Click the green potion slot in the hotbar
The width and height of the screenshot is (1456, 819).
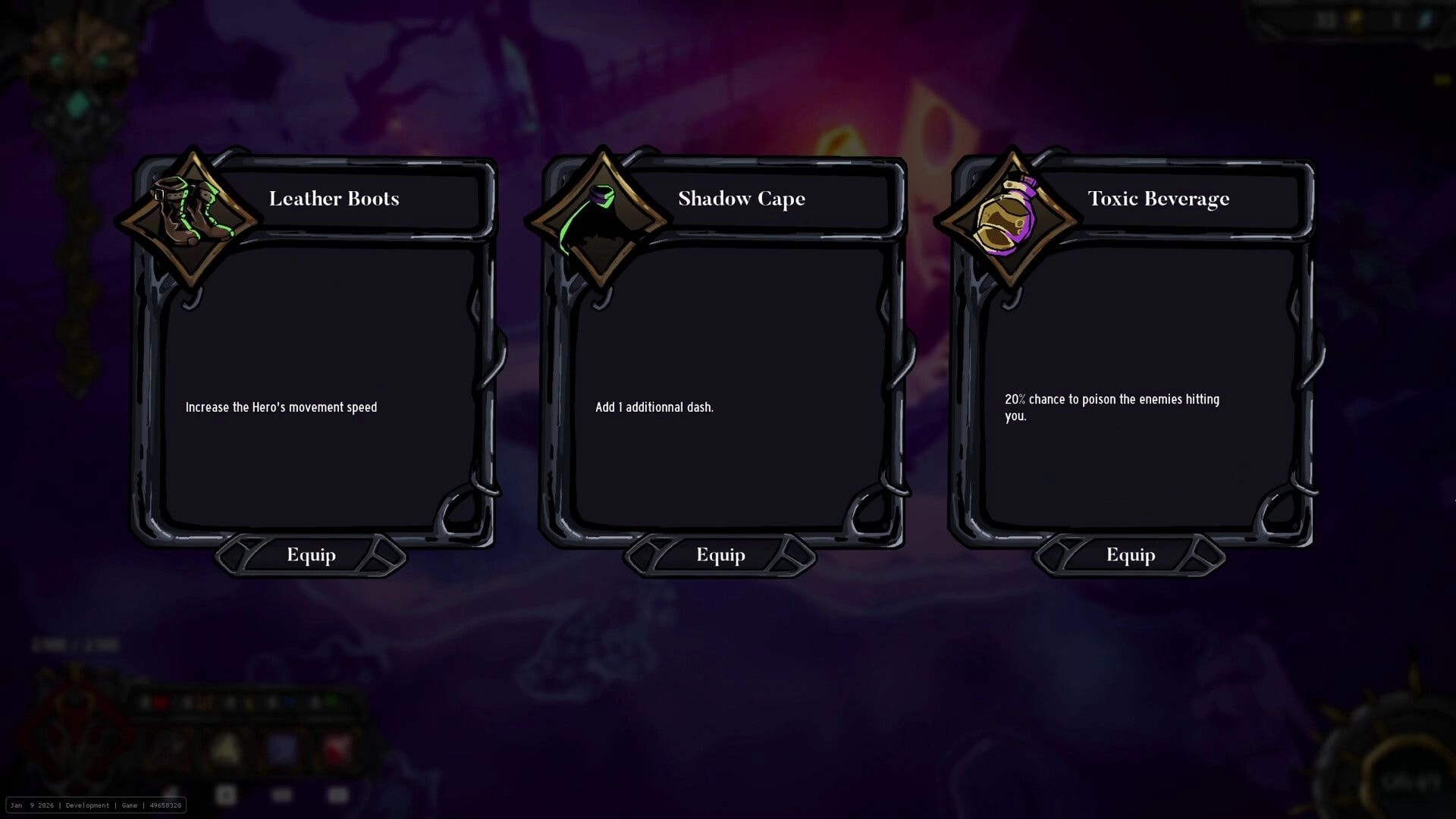(x=334, y=702)
